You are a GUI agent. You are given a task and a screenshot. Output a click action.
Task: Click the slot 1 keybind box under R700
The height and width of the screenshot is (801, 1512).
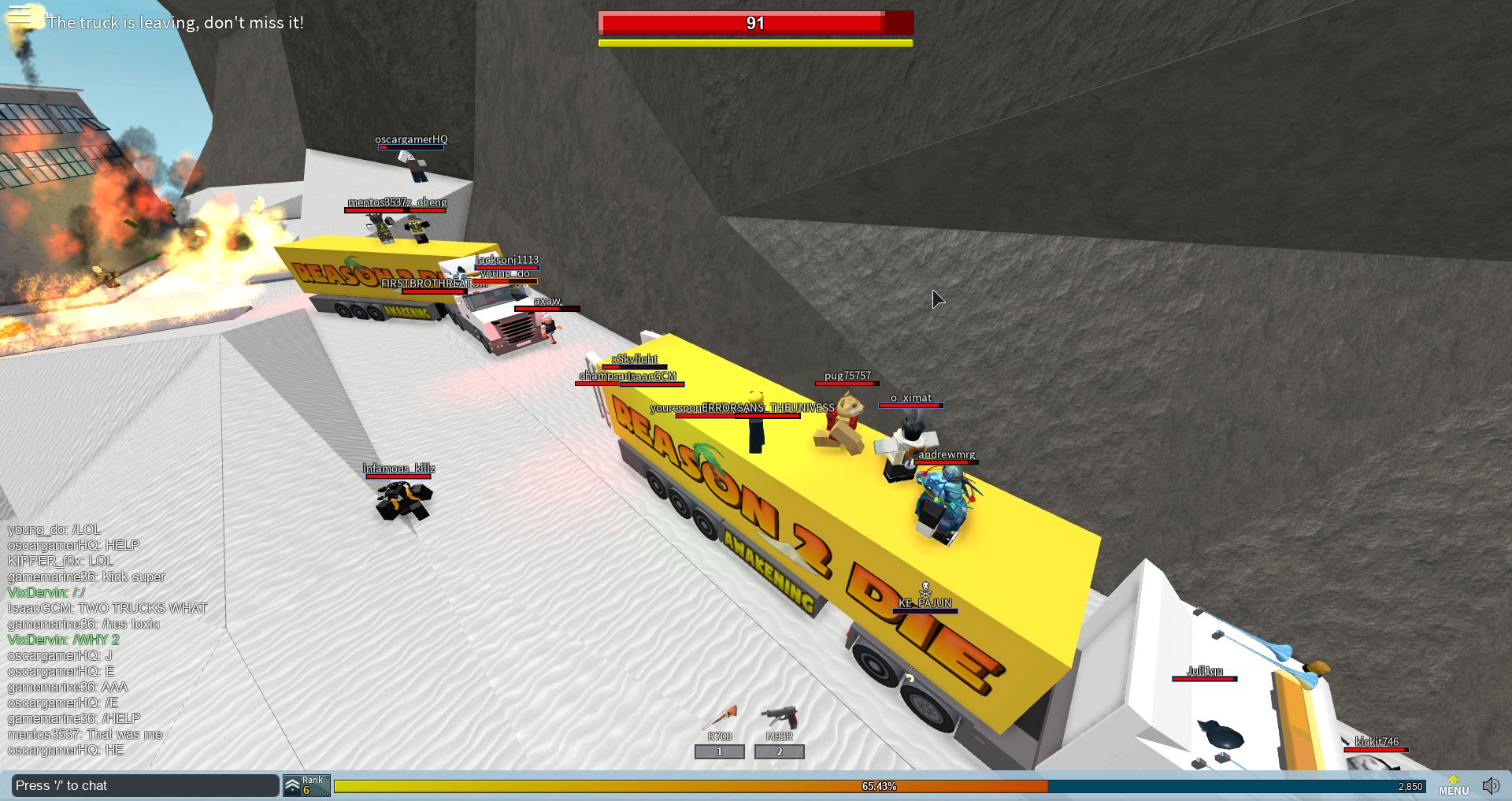[720, 751]
